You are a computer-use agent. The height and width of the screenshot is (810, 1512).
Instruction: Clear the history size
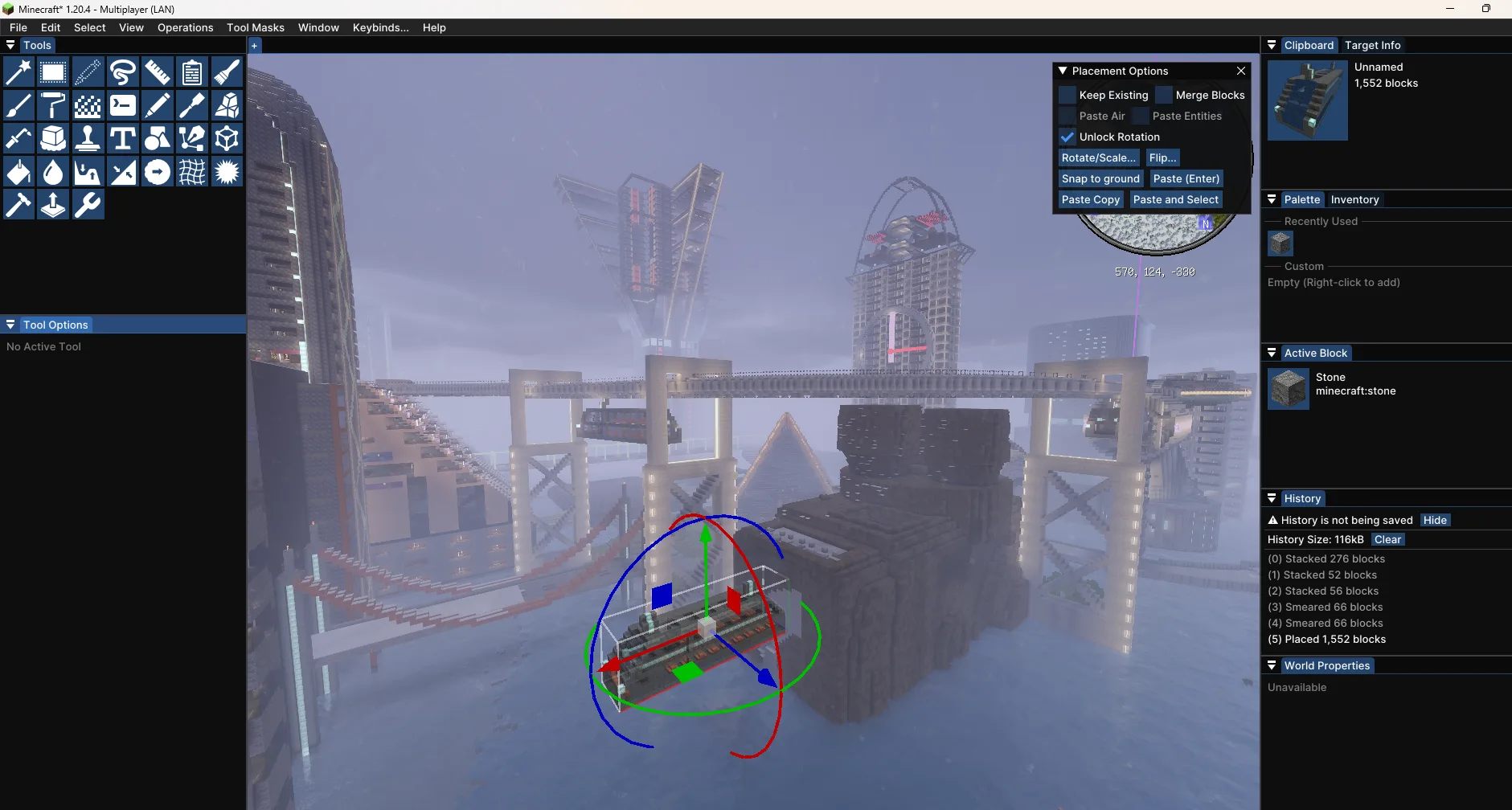pos(1388,539)
